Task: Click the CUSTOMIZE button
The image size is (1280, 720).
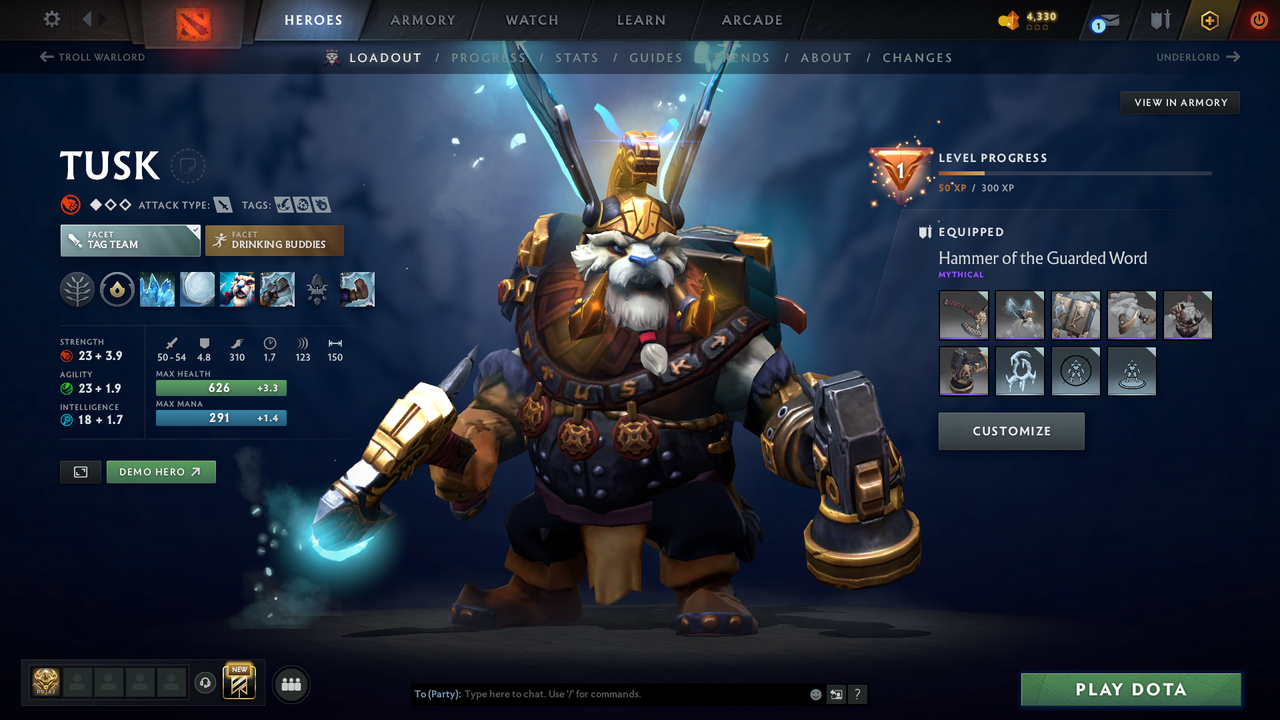Action: (1011, 431)
